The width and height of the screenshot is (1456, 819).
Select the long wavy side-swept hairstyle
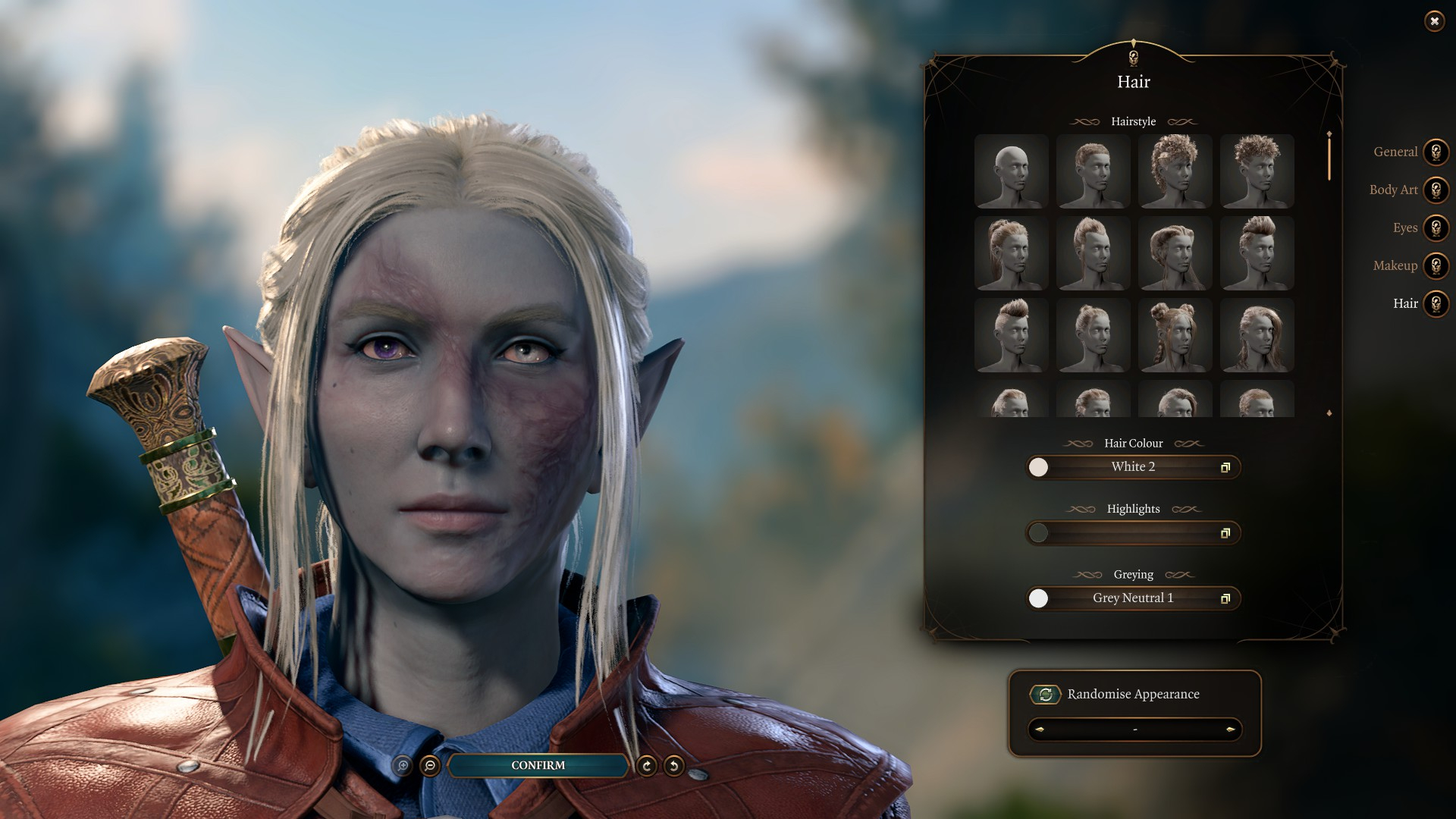(1257, 335)
